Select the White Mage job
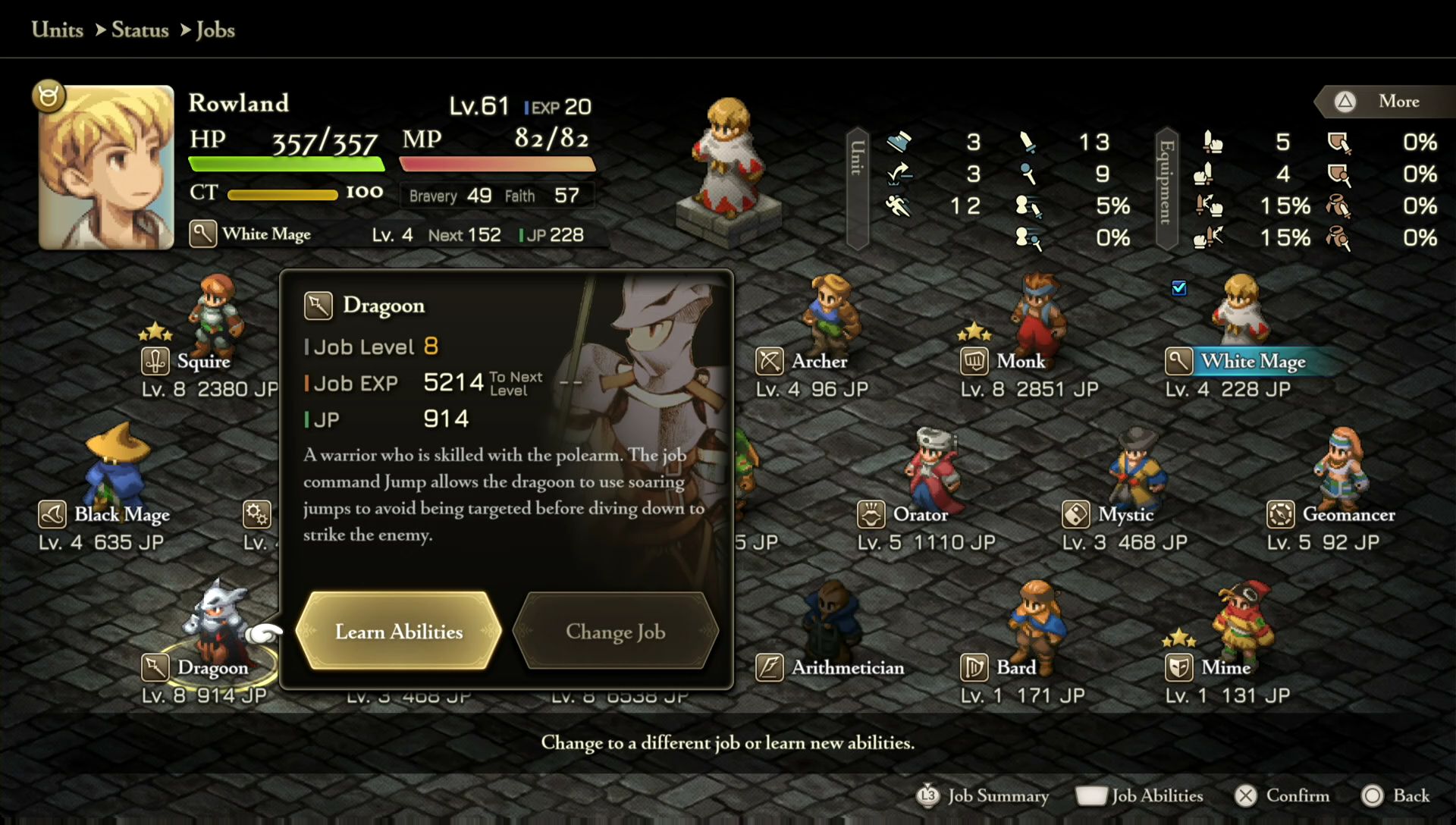Screen dimensions: 1456x825 point(1252,361)
